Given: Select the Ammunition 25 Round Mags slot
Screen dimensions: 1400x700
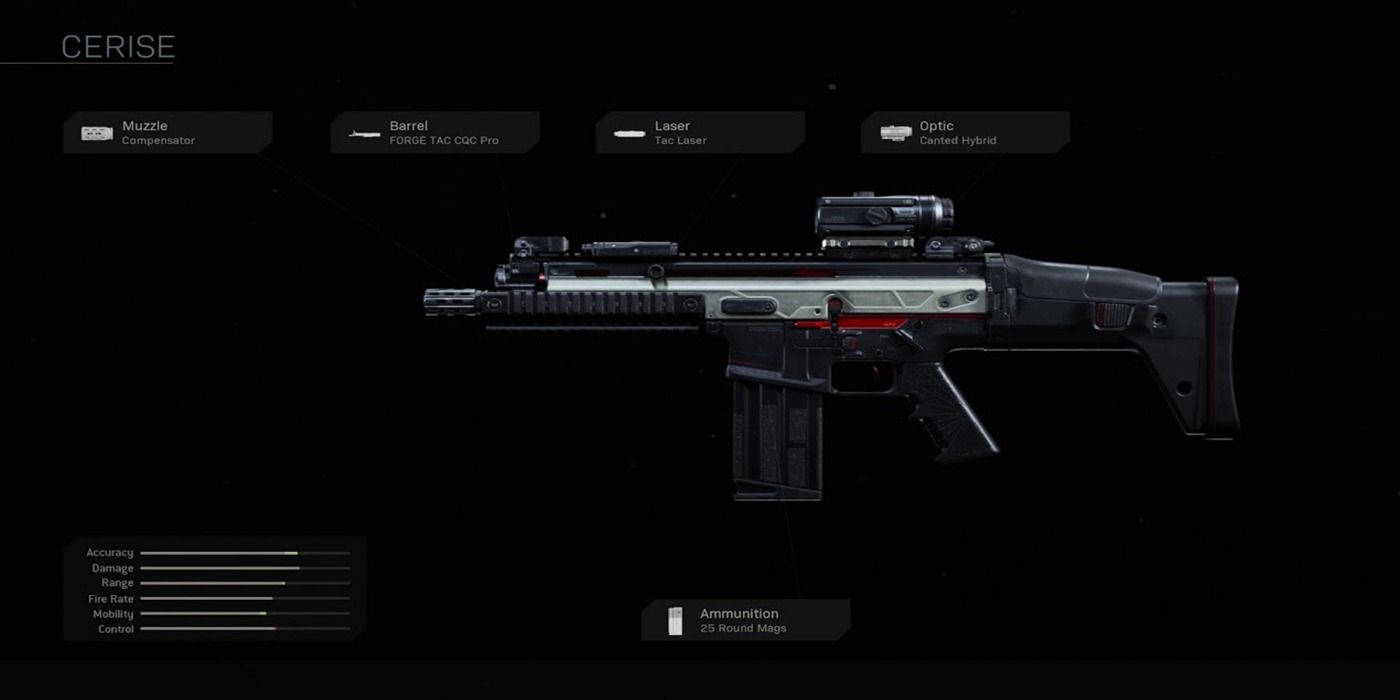Looking at the screenshot, I should 746,620.
